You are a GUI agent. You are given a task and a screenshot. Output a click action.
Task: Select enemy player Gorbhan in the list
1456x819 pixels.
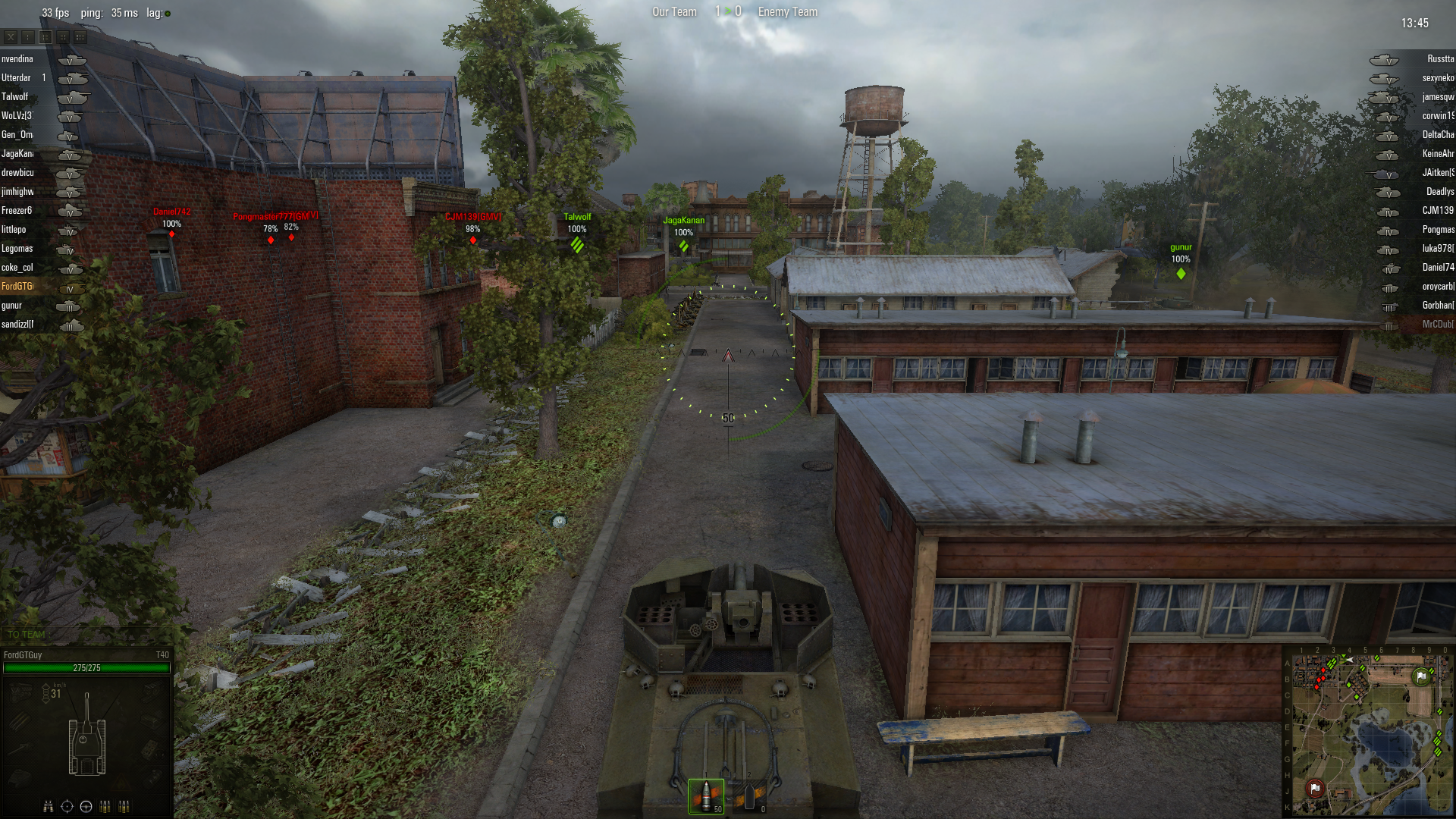coord(1438,306)
